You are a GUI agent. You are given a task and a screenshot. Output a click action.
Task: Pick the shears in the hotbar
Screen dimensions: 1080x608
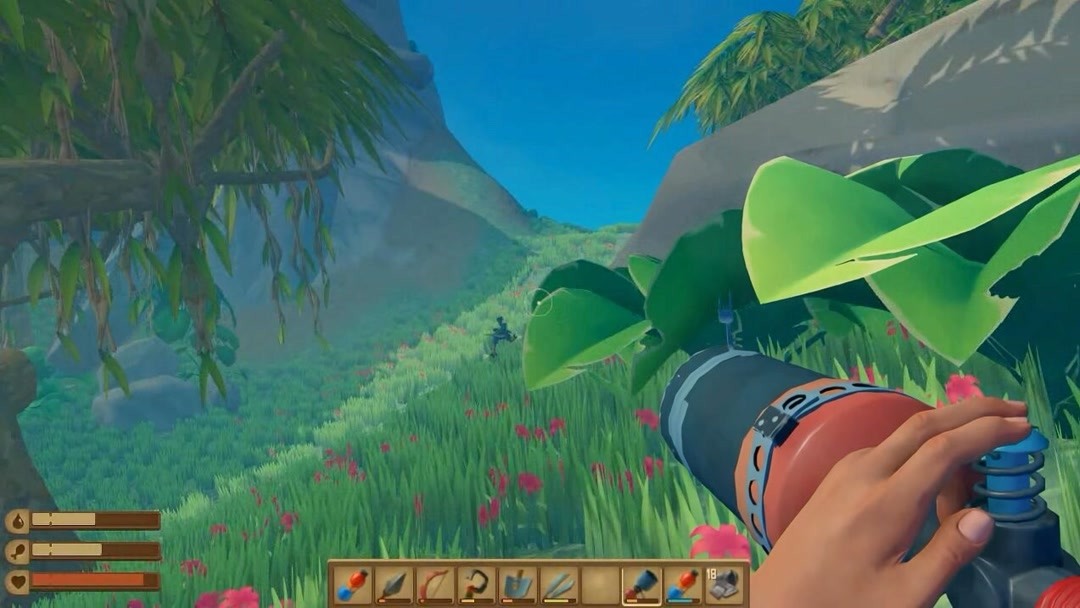558,584
